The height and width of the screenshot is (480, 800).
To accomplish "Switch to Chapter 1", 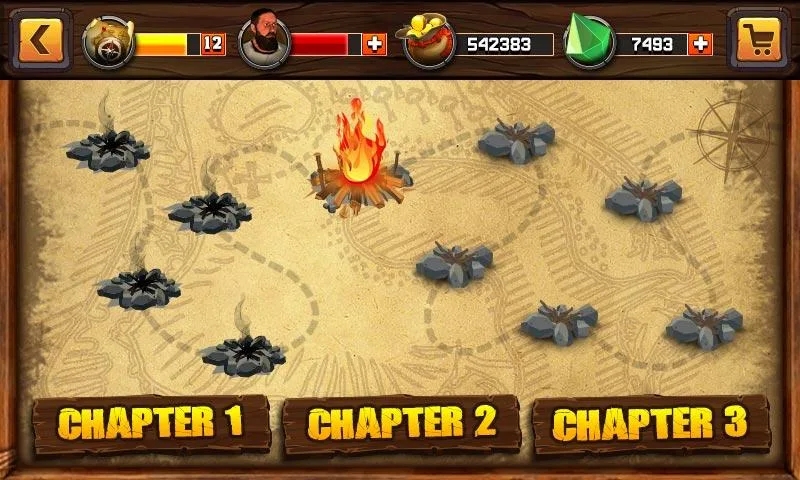I will (x=150, y=423).
